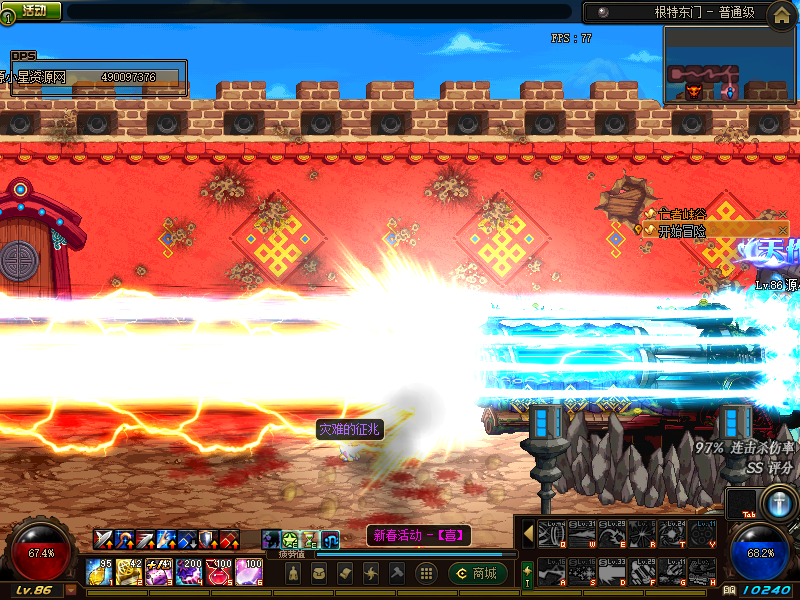The width and height of the screenshot is (800, 600).
Task: Close the 开始冒险 tracker entry
Action: [x=782, y=230]
